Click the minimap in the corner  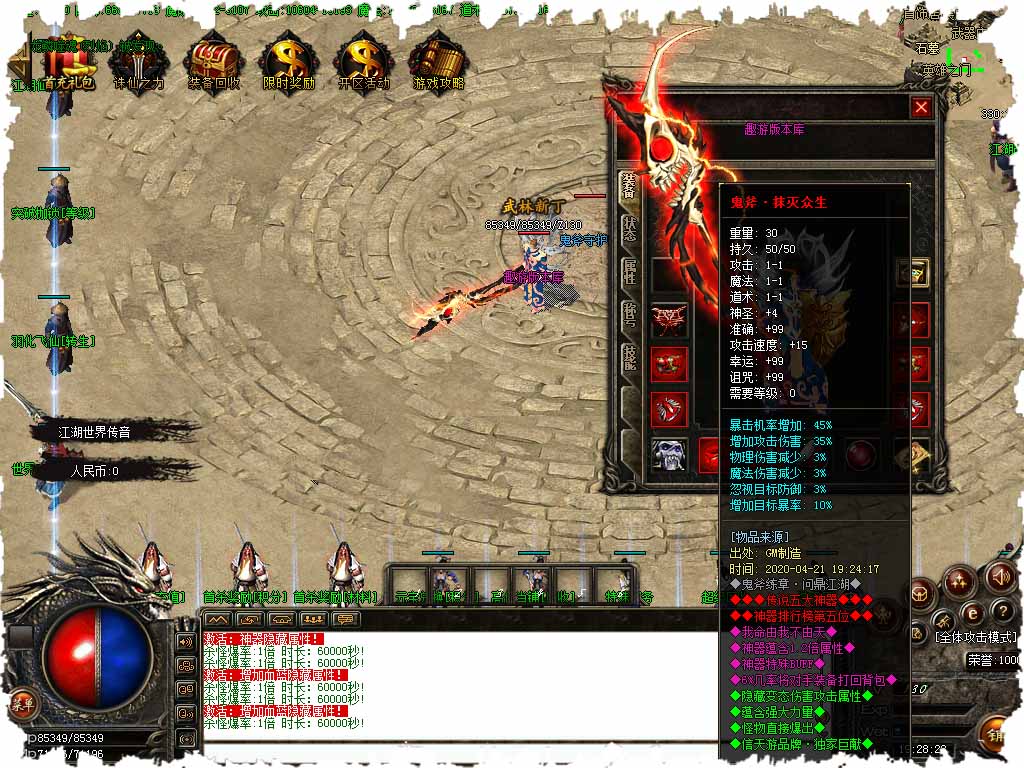(960, 50)
